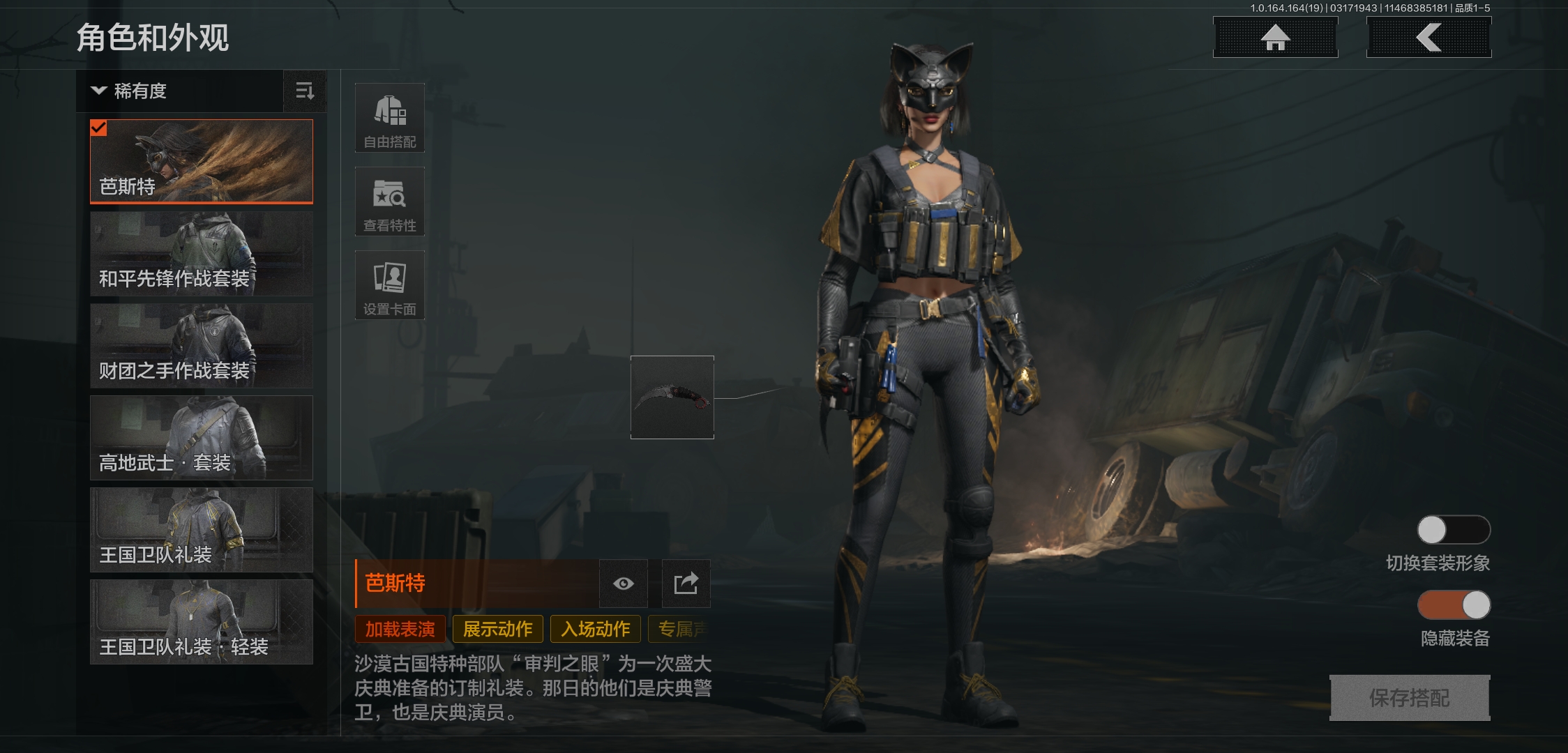Viewport: 1568px width, 753px height.
Task: Select 高地武士·套装 from the list
Action: [201, 438]
